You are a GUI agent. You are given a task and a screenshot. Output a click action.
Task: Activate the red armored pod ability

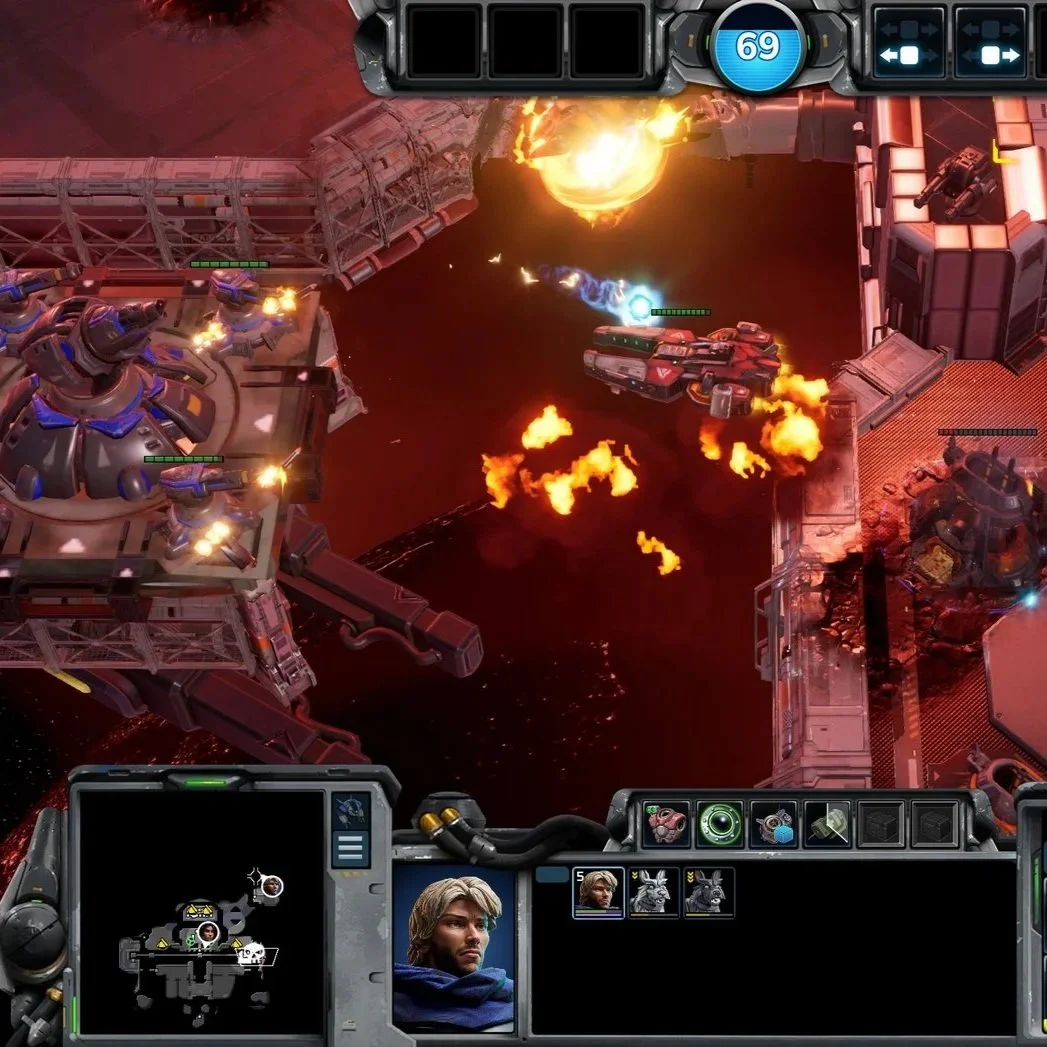[x=666, y=825]
